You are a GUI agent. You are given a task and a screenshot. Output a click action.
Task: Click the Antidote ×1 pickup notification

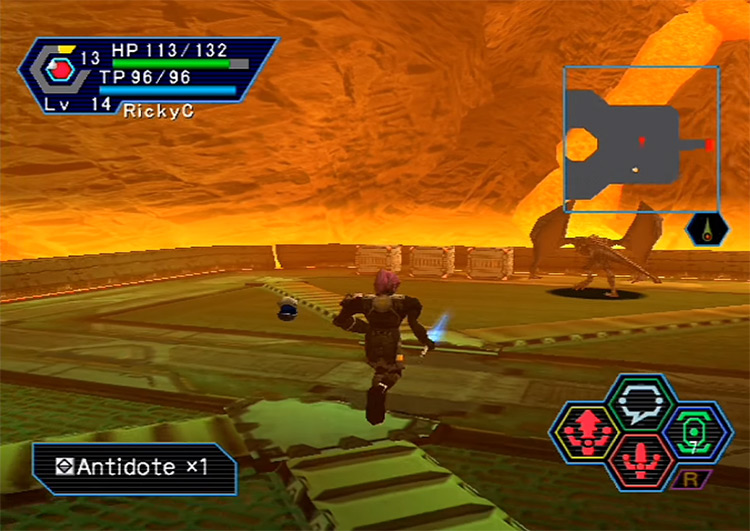click(x=136, y=468)
